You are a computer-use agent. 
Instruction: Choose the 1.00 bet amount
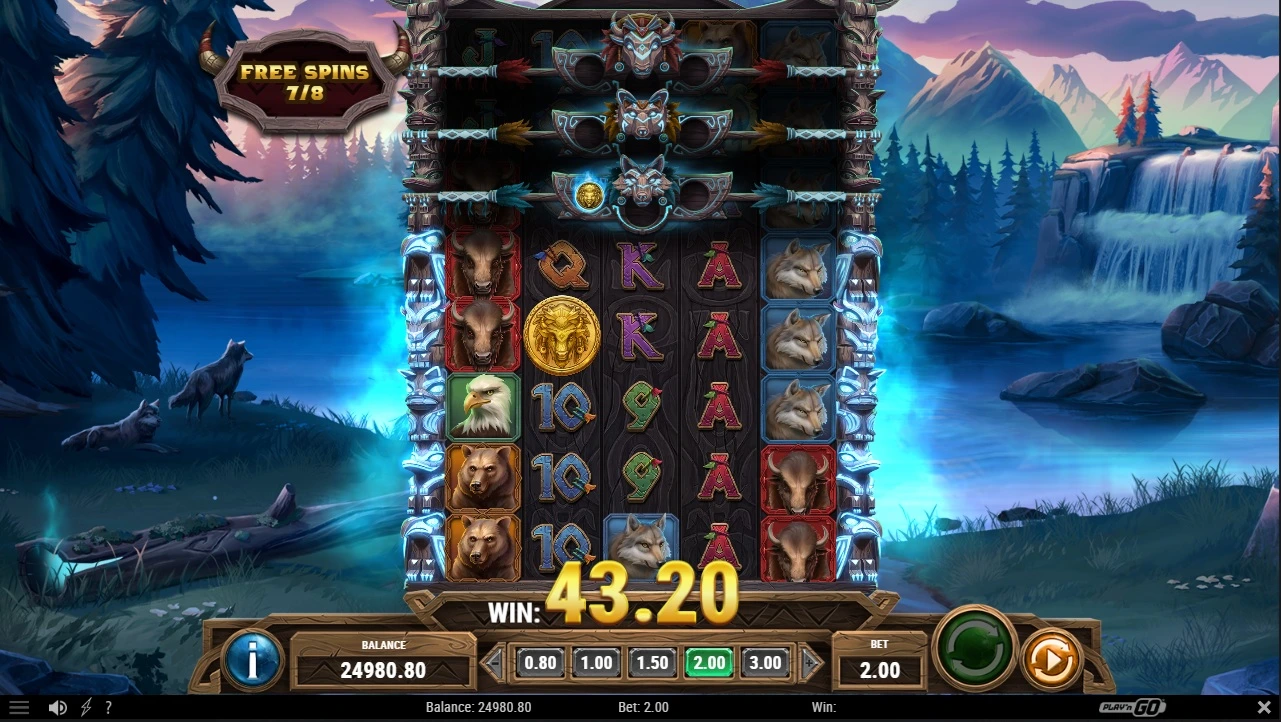coord(596,662)
